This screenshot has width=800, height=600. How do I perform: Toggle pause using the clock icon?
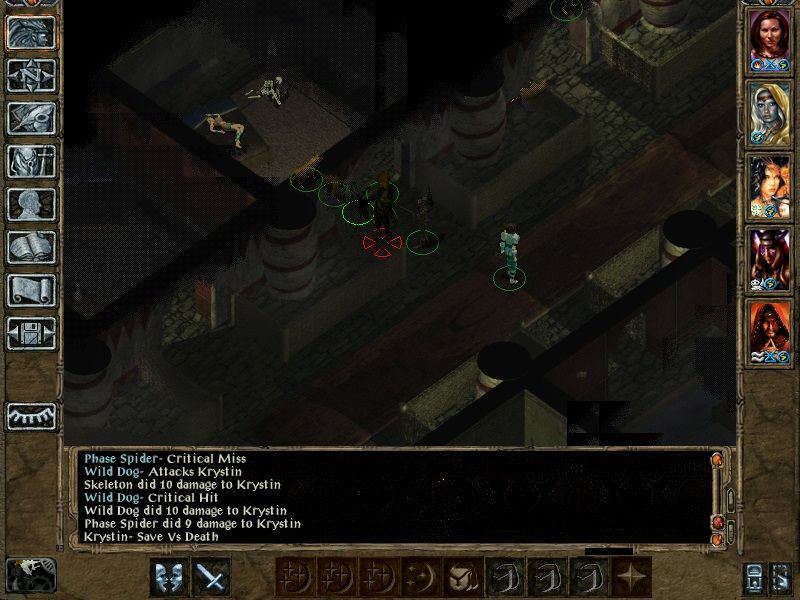point(30,575)
